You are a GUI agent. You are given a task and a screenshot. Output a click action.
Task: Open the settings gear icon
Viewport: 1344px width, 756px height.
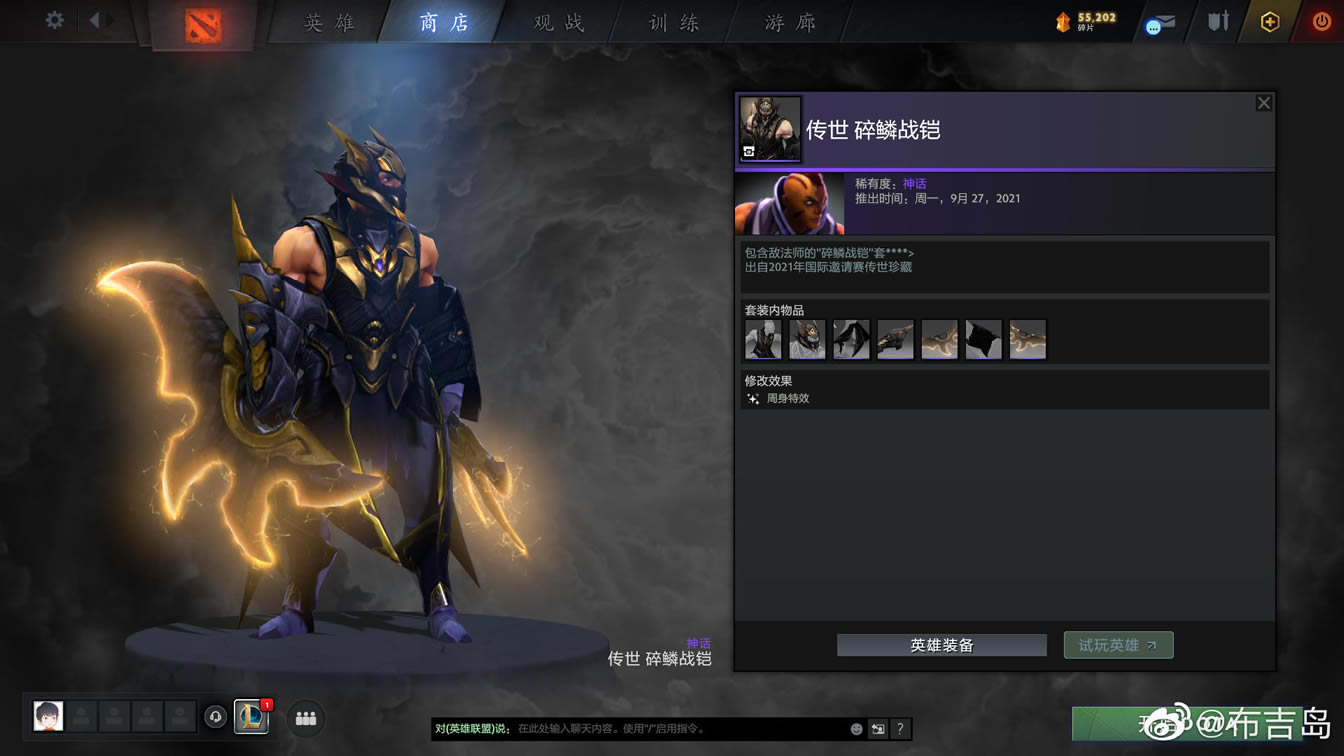point(55,19)
